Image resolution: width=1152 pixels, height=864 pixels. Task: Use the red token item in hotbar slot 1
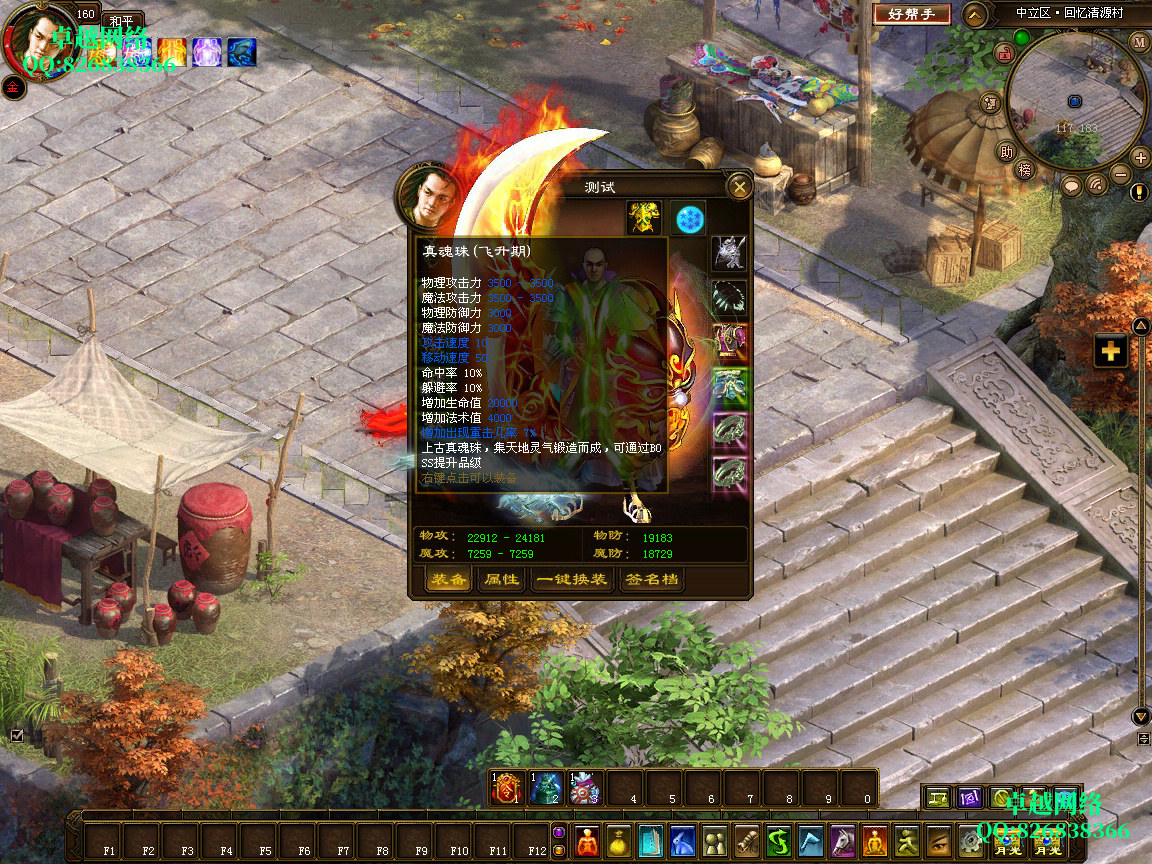(508, 788)
